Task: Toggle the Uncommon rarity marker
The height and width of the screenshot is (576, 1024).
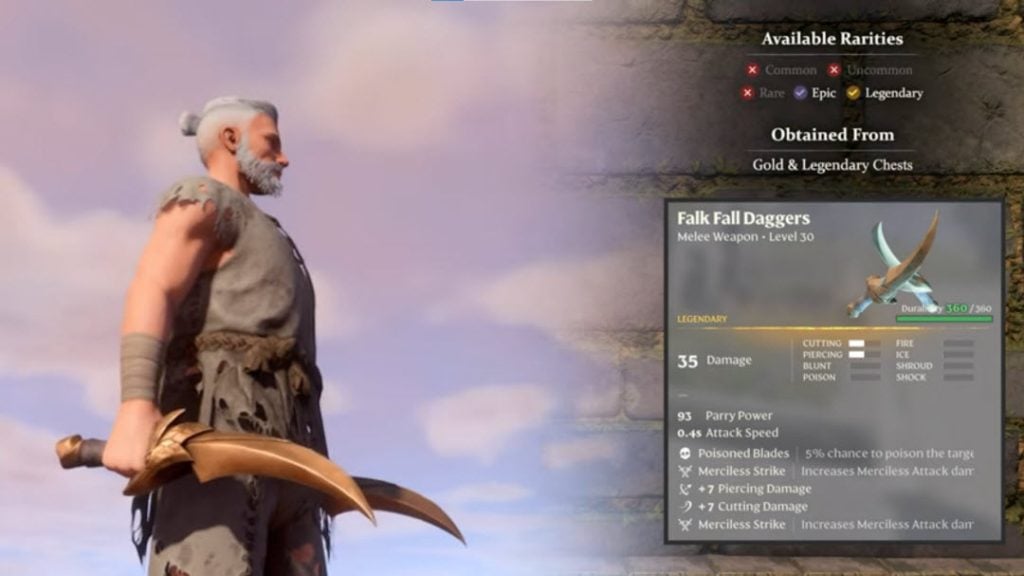Action: pyautogui.click(x=834, y=70)
